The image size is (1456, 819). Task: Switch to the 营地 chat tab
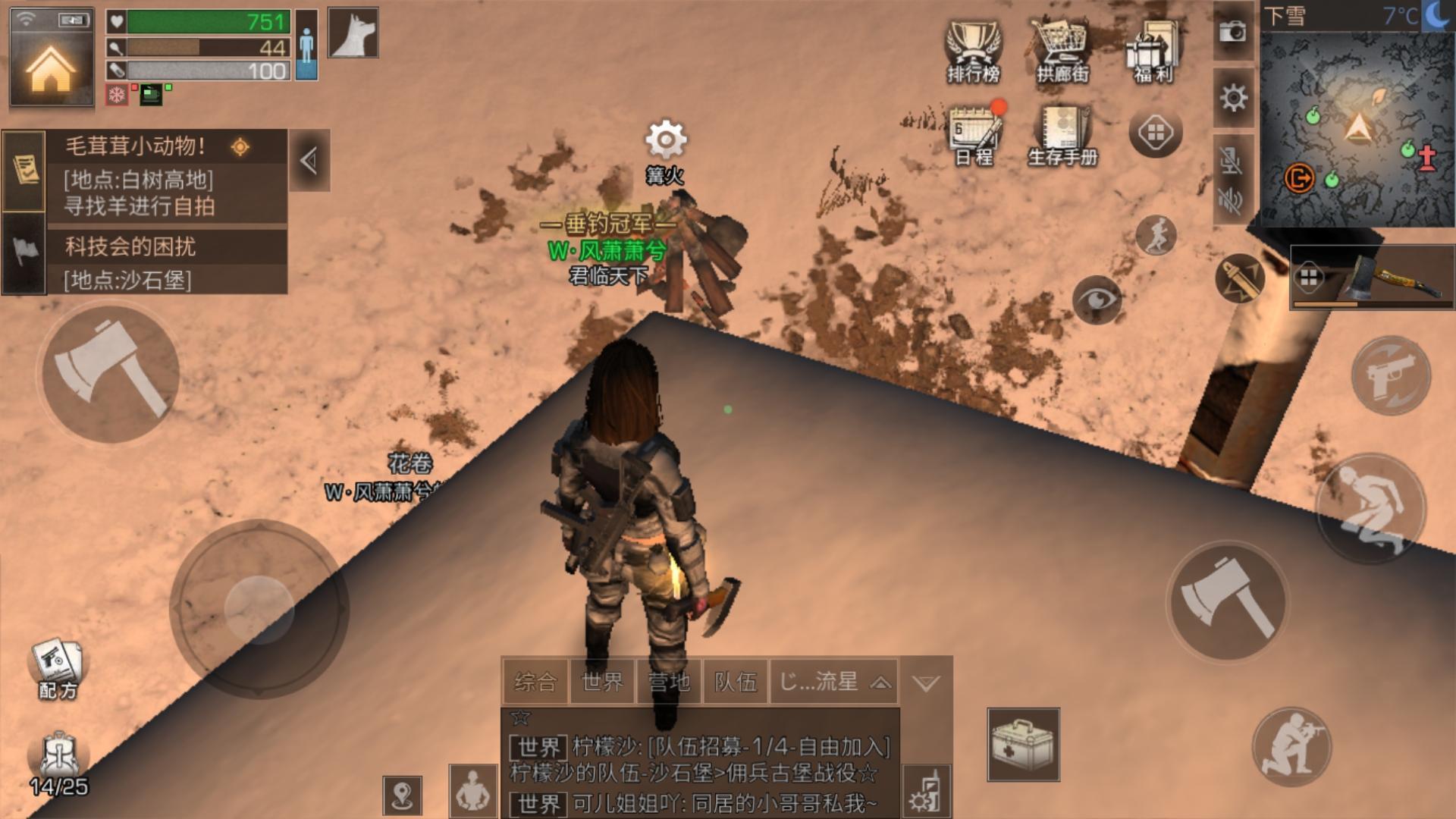(669, 682)
